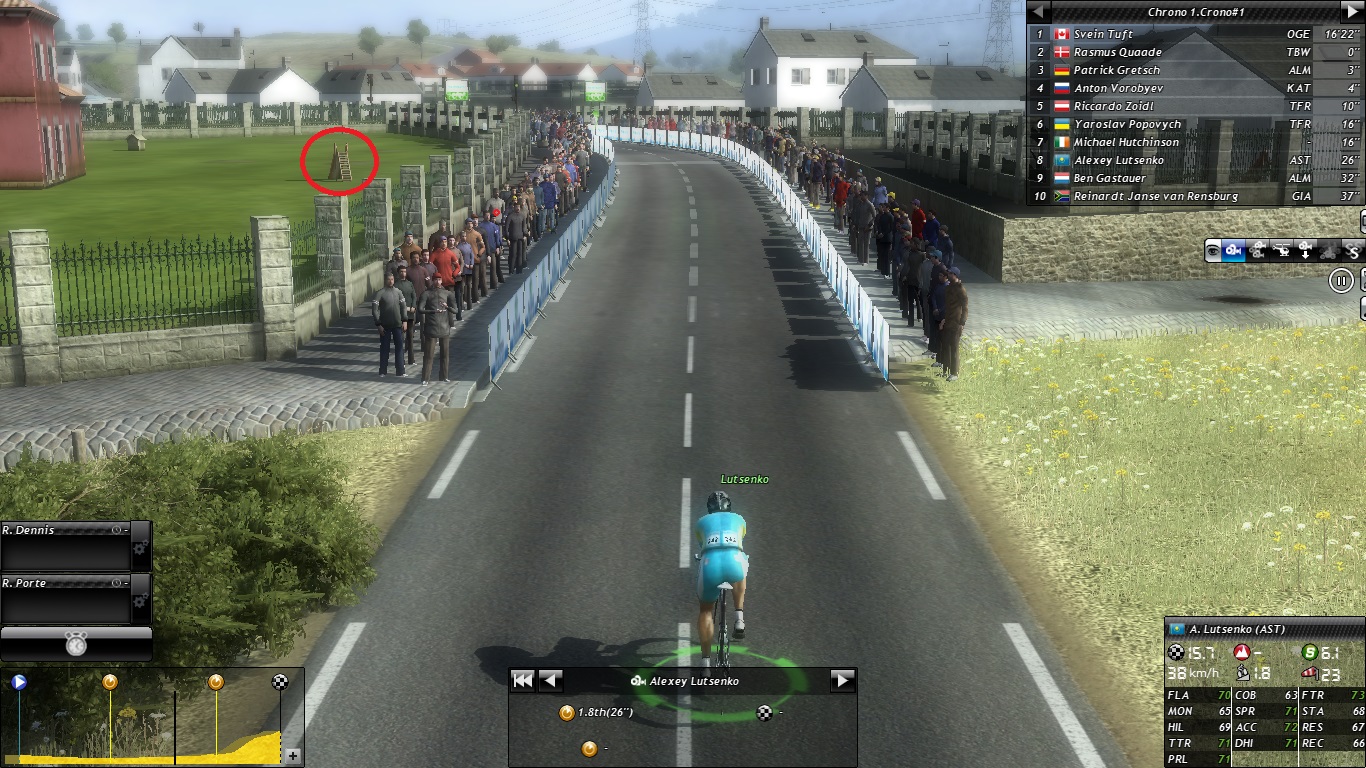Click the blue start marker on profile
The width and height of the screenshot is (1366, 768).
[18, 682]
